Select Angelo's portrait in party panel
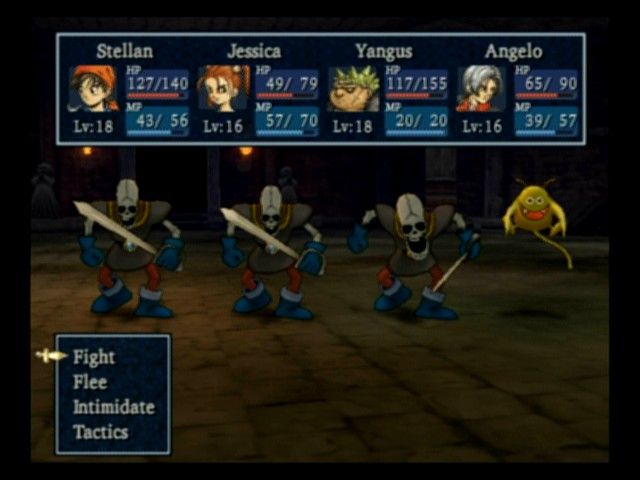The width and height of the screenshot is (640, 480). (481, 89)
